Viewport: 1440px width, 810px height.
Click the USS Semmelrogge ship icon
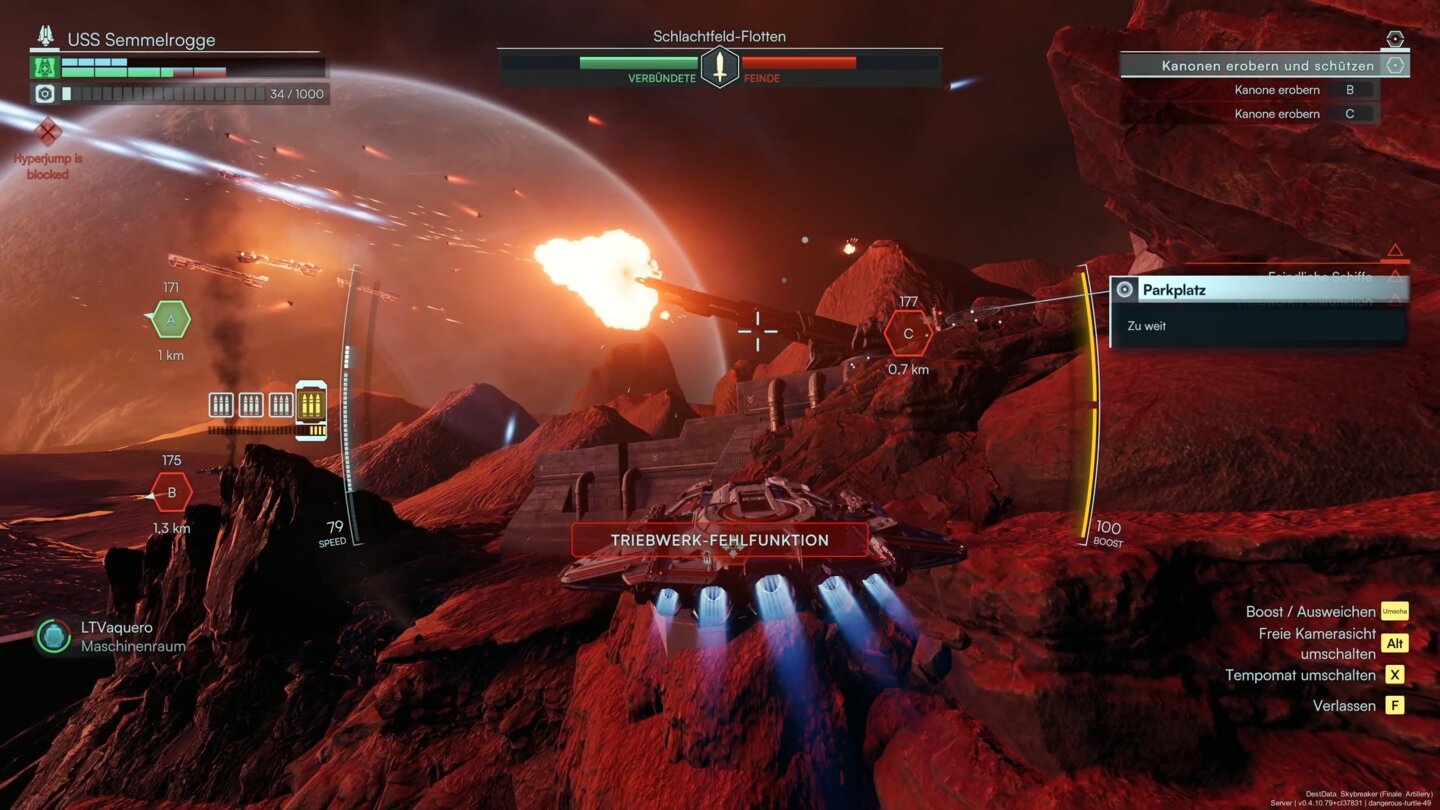(46, 38)
